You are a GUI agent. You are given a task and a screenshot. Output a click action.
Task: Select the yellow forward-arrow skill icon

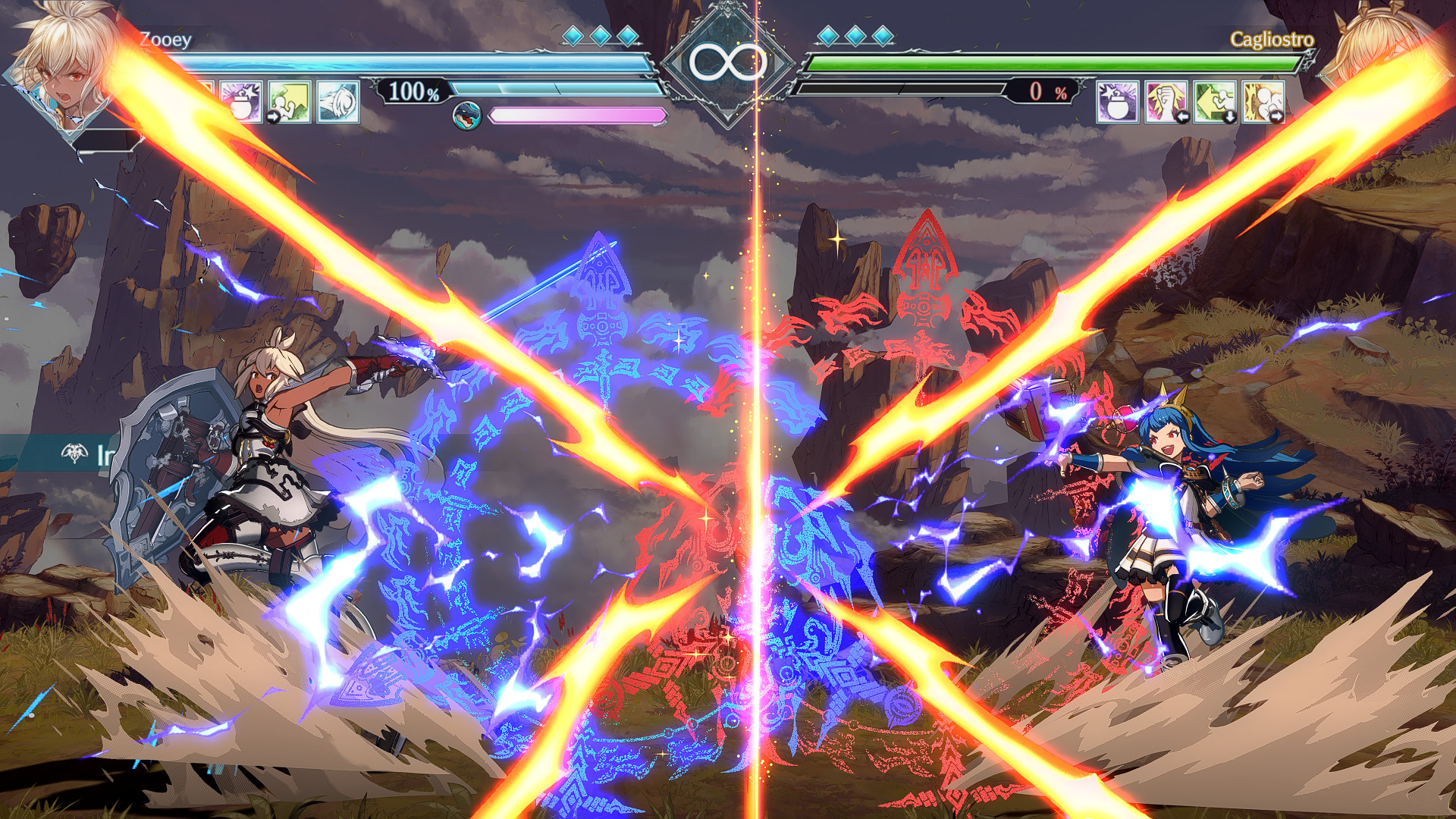[x=292, y=102]
